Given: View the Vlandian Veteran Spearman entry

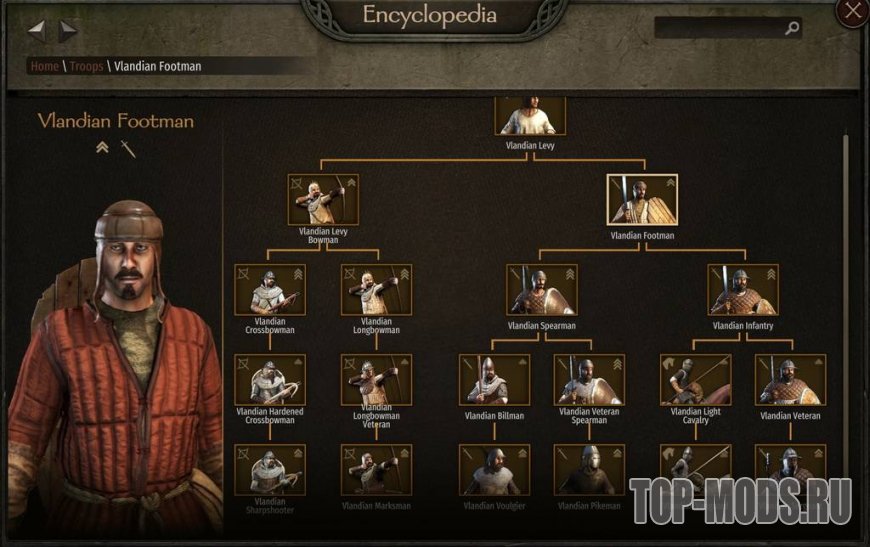Looking at the screenshot, I should click(589, 380).
